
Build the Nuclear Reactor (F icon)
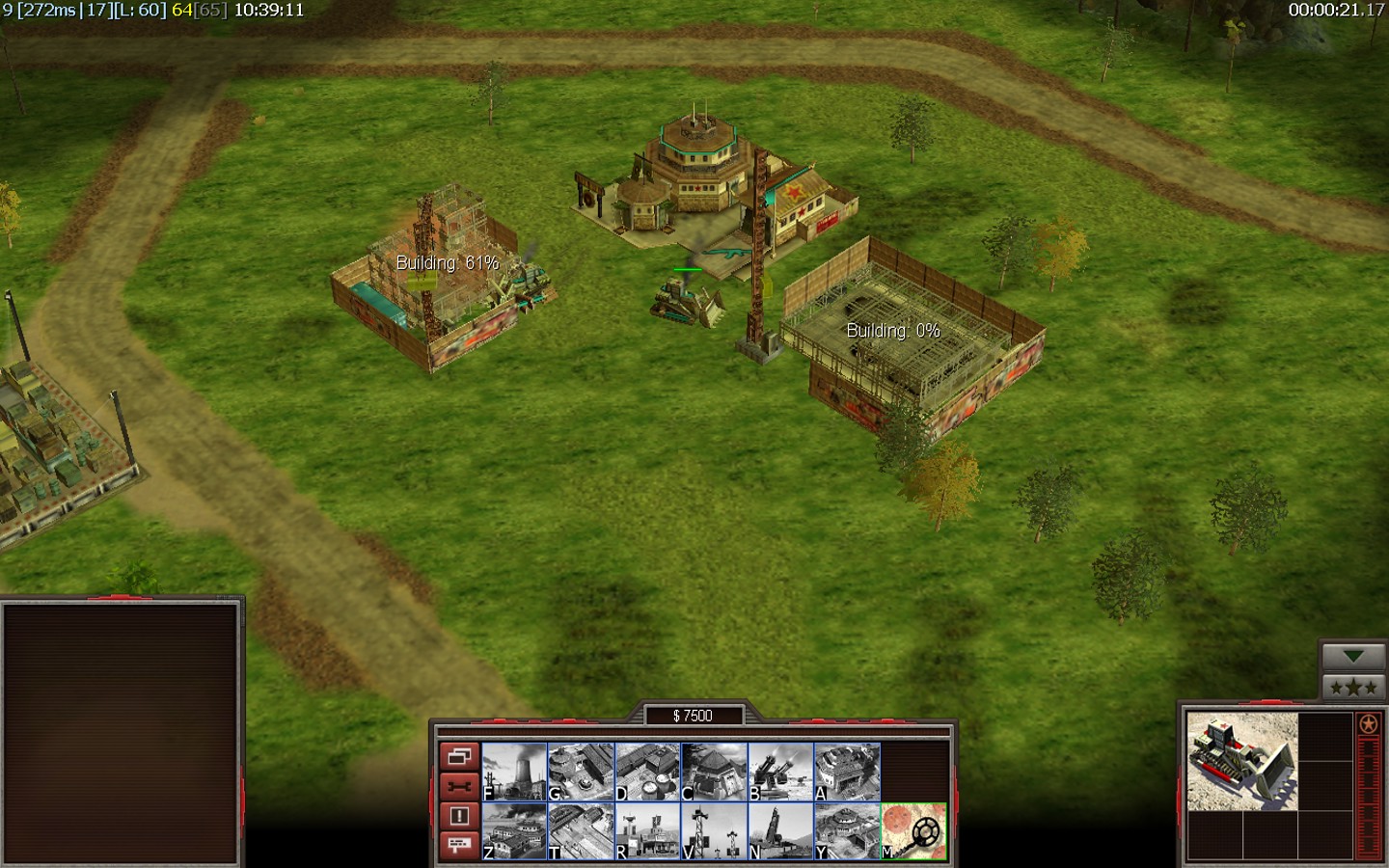[514, 772]
